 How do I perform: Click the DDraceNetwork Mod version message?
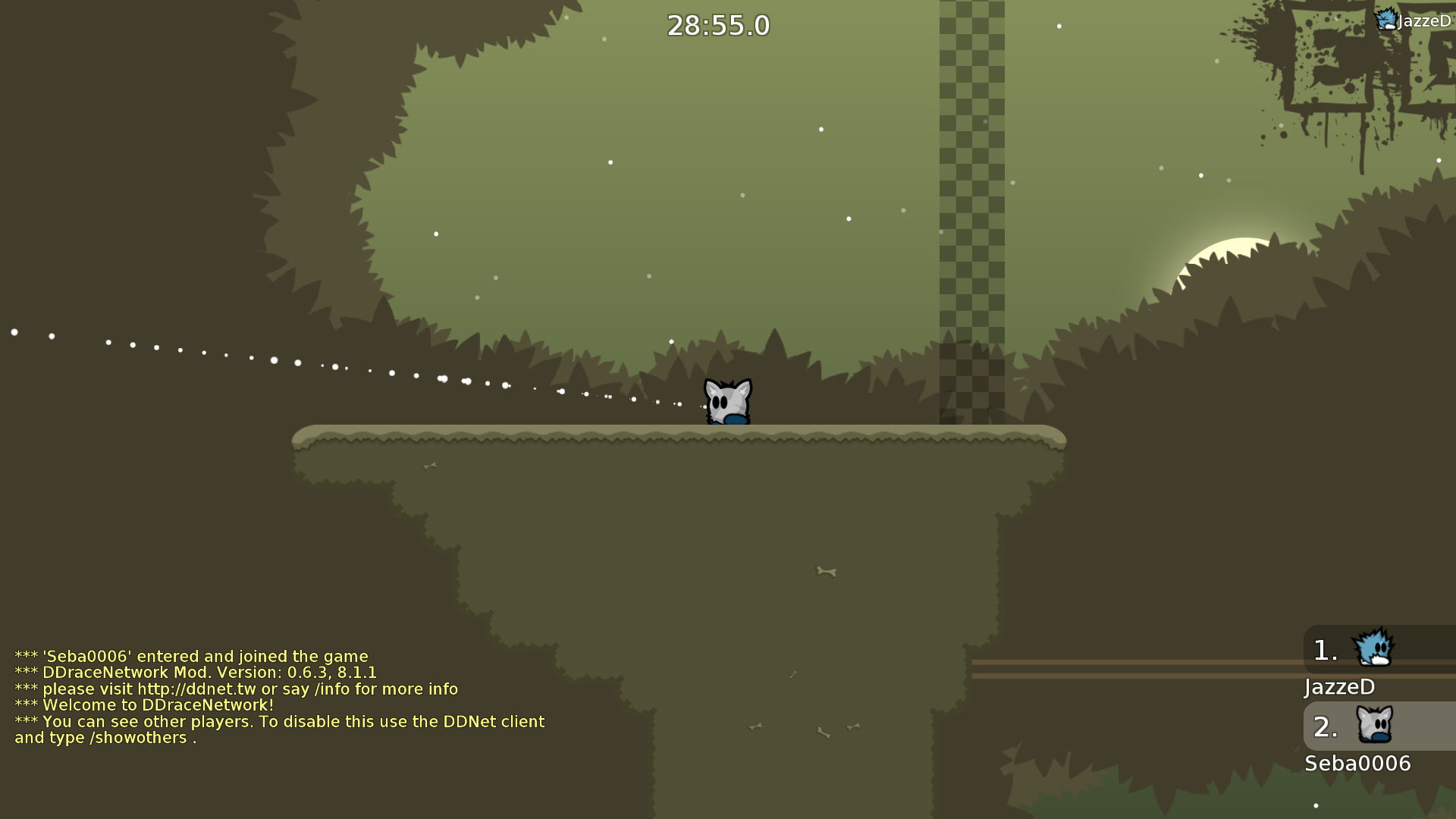click(196, 673)
